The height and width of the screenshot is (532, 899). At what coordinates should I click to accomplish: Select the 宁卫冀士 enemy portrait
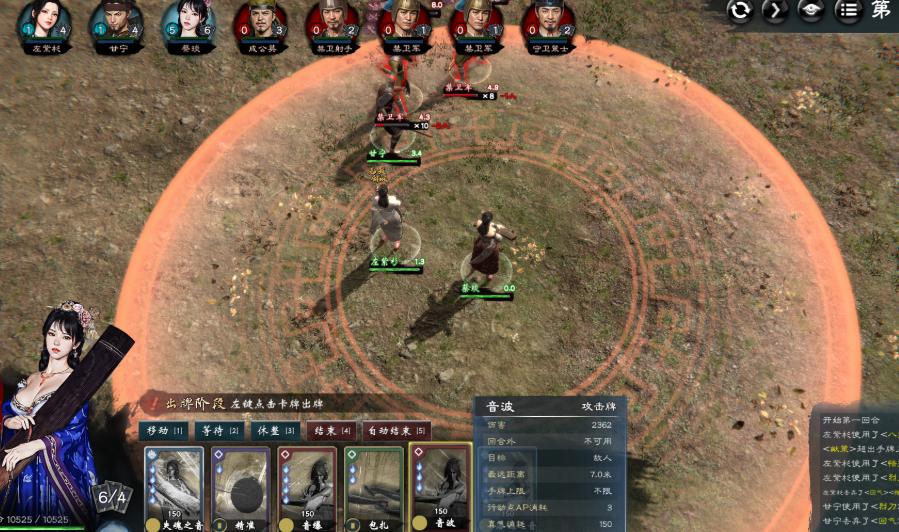[548, 22]
